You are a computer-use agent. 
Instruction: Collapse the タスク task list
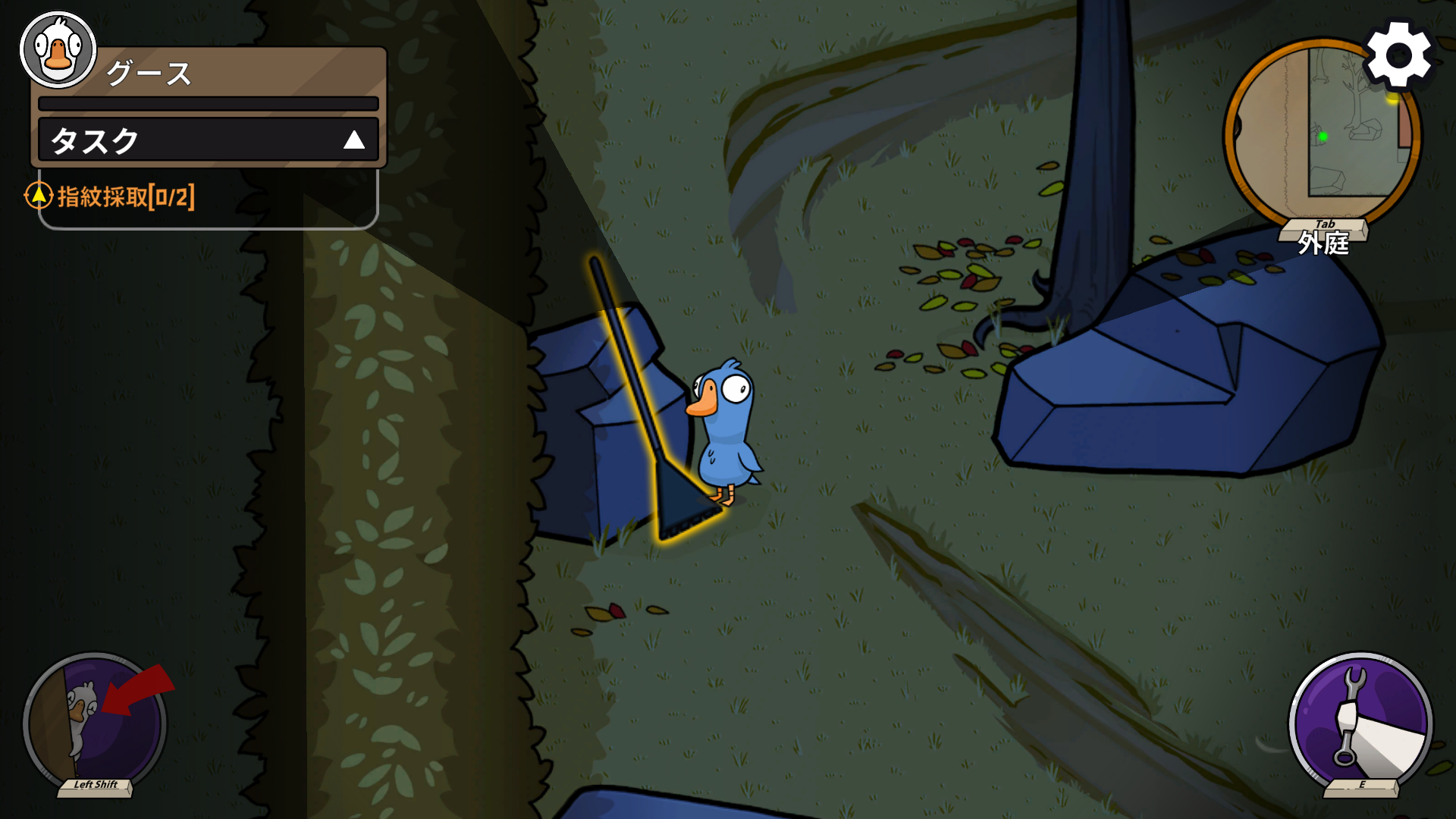353,140
